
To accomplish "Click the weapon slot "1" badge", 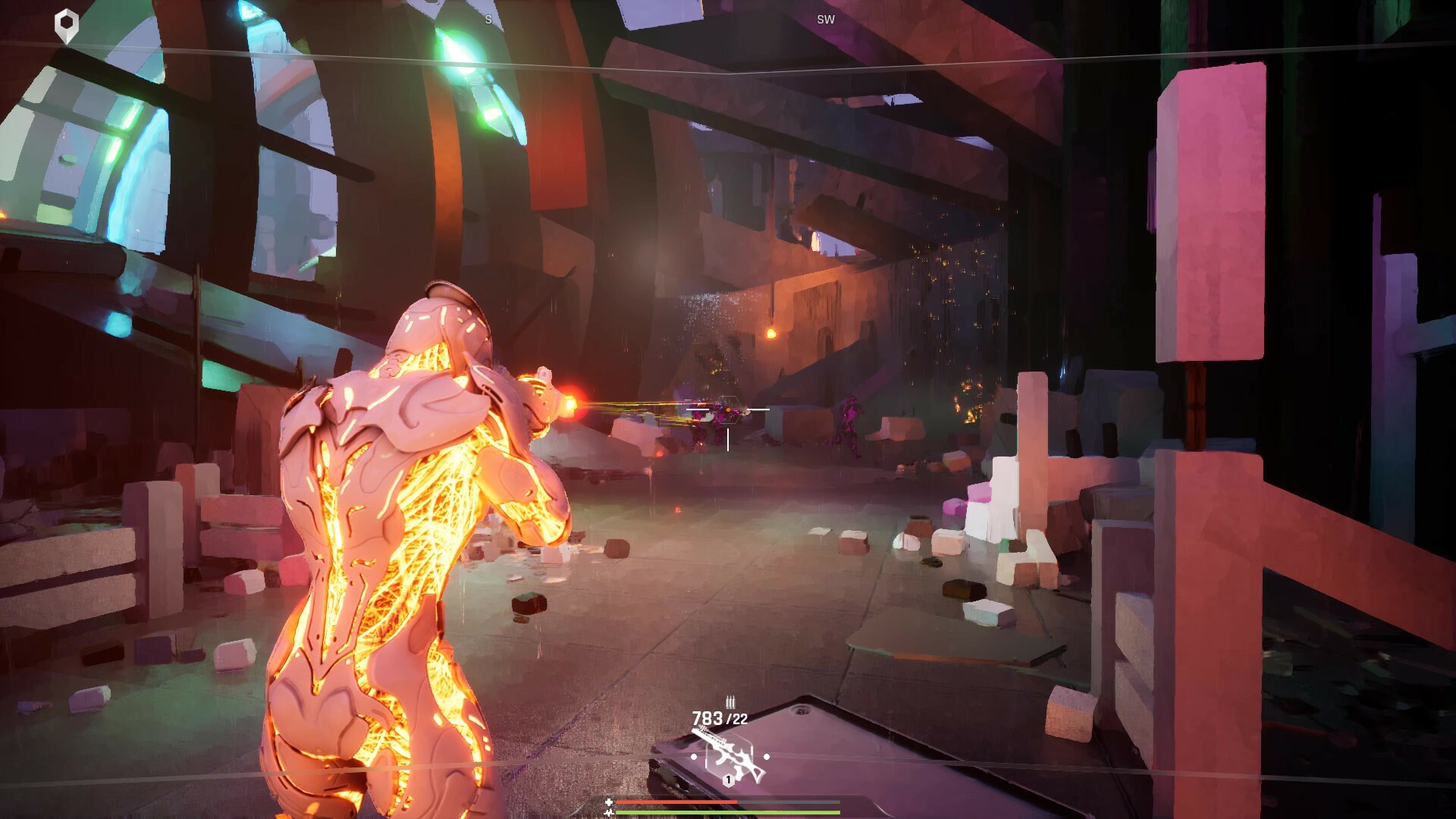I will tap(729, 780).
